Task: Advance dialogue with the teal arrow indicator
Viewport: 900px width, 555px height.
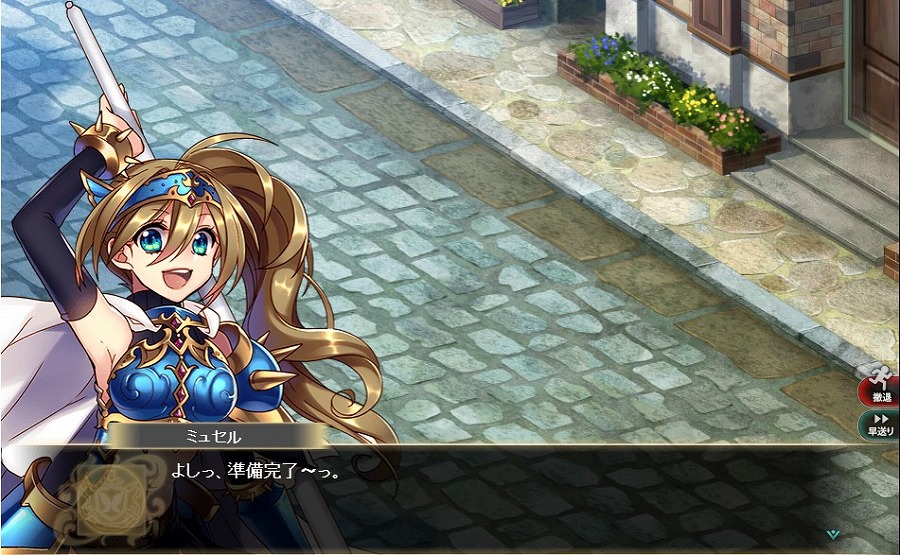Action: click(832, 534)
